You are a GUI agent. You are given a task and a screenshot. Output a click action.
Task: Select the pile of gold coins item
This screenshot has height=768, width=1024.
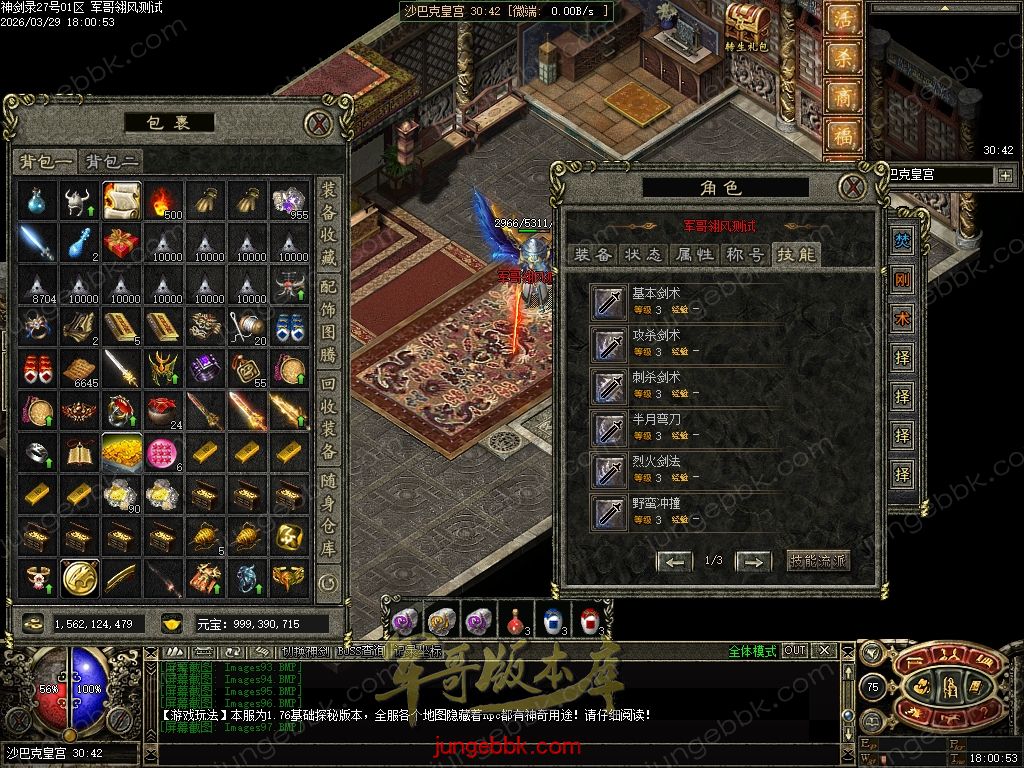(122, 452)
